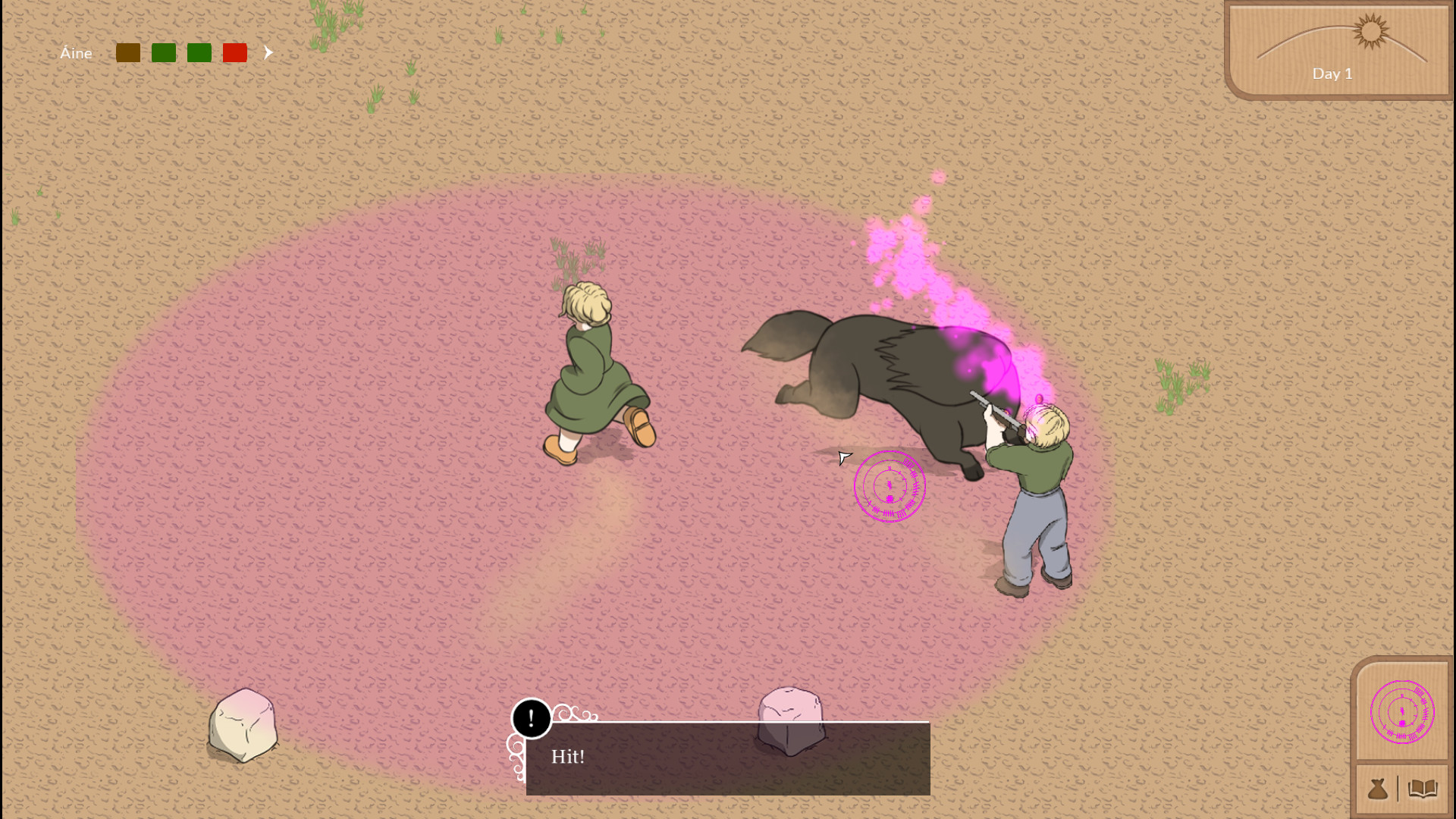The image size is (1456, 819).
Task: Toggle the brown status square beside Áine
Action: point(128,53)
